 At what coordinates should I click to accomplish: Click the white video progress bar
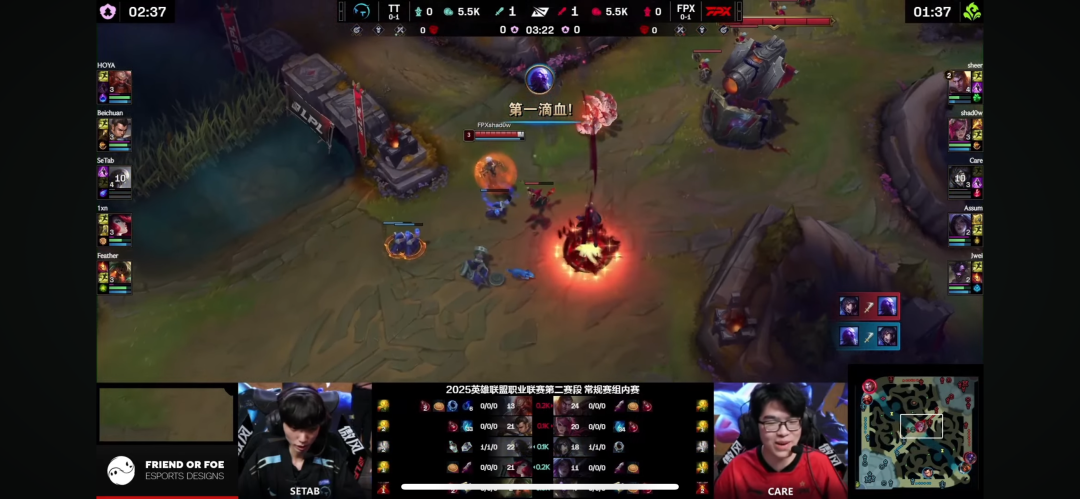(x=540, y=488)
